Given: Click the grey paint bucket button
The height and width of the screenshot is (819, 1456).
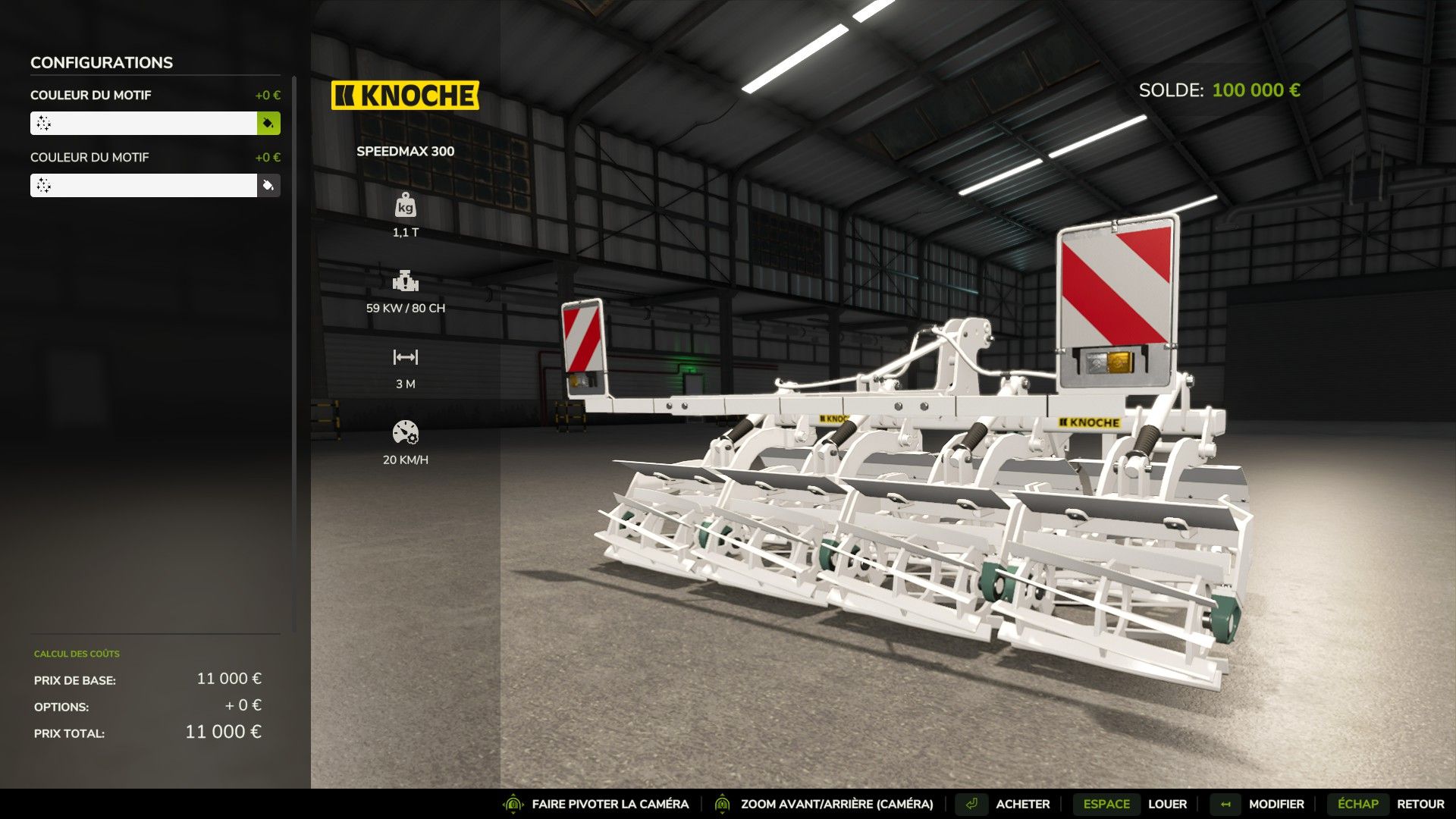Looking at the screenshot, I should tap(268, 185).
